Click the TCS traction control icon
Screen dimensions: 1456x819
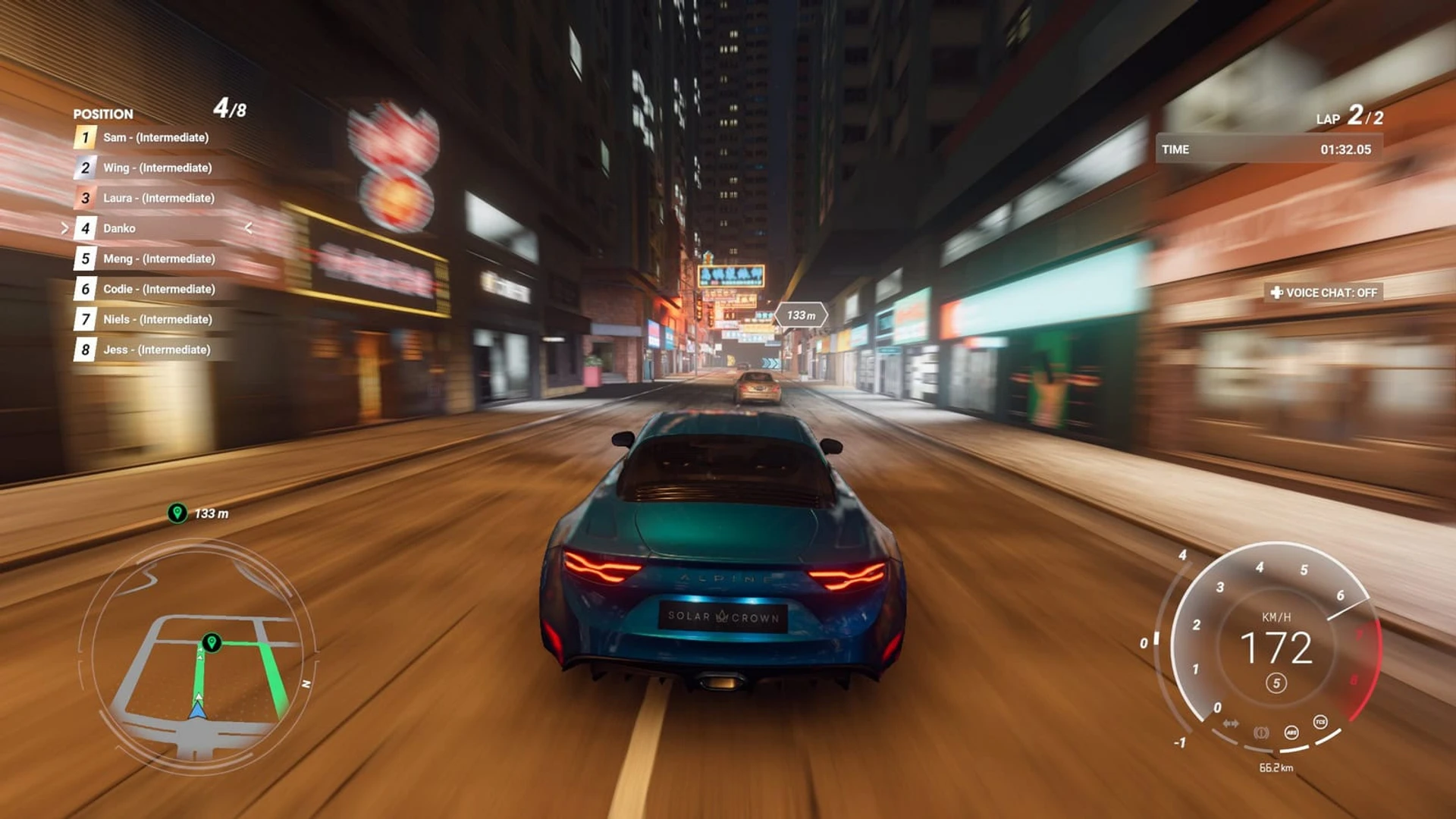point(1320,722)
